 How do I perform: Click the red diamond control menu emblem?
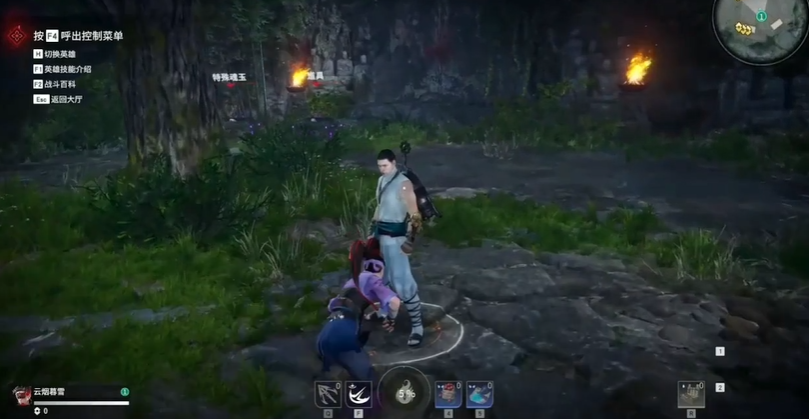coord(16,36)
